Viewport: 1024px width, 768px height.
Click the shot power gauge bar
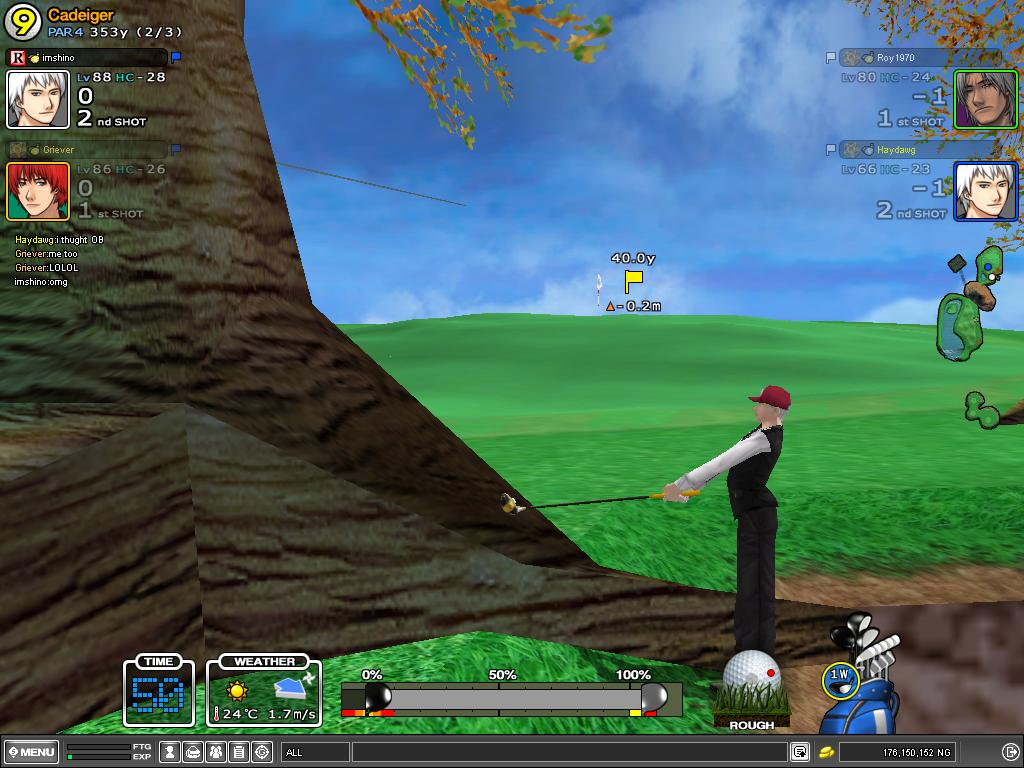tap(511, 697)
